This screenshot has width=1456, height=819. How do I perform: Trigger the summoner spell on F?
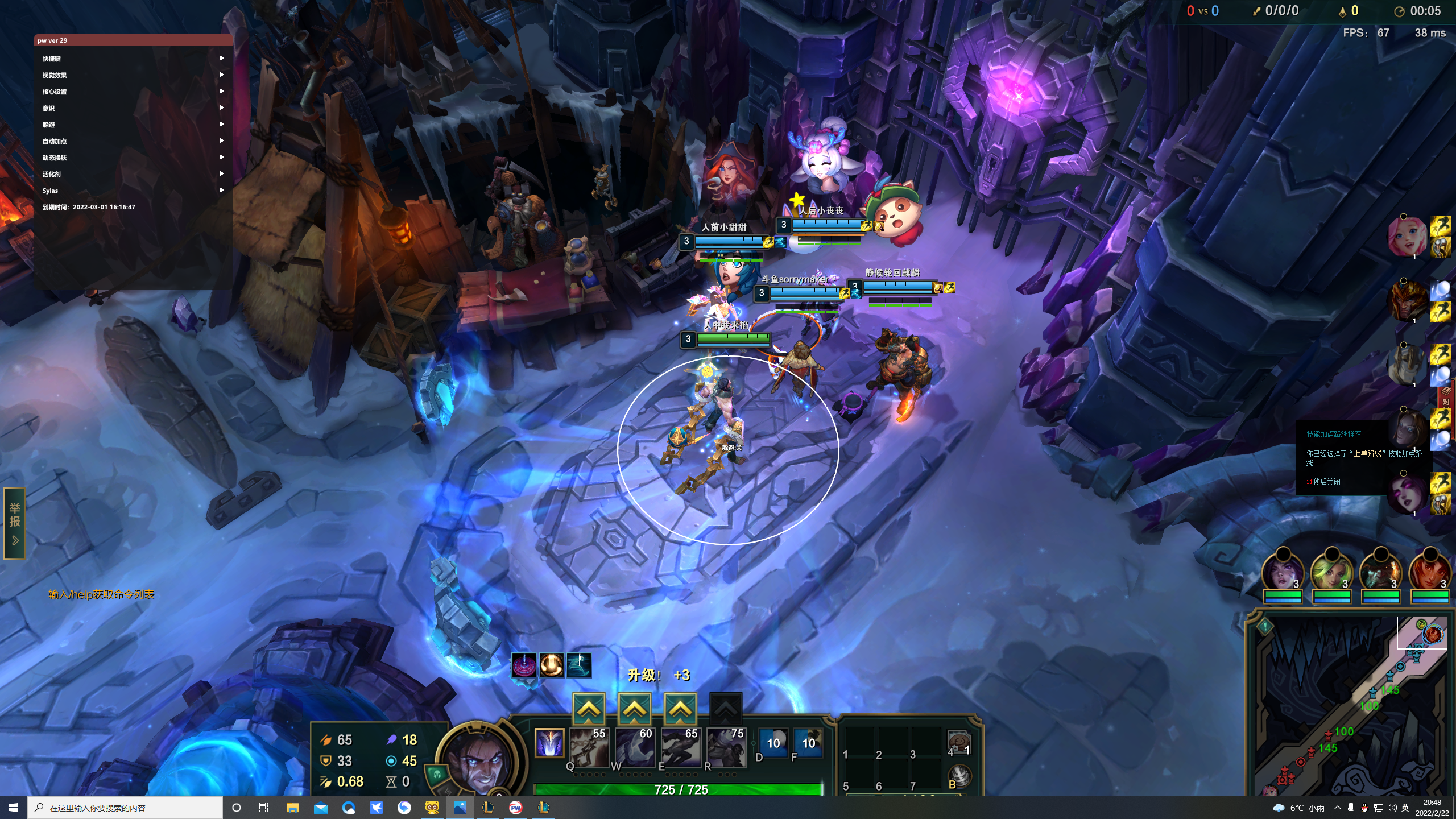808,743
